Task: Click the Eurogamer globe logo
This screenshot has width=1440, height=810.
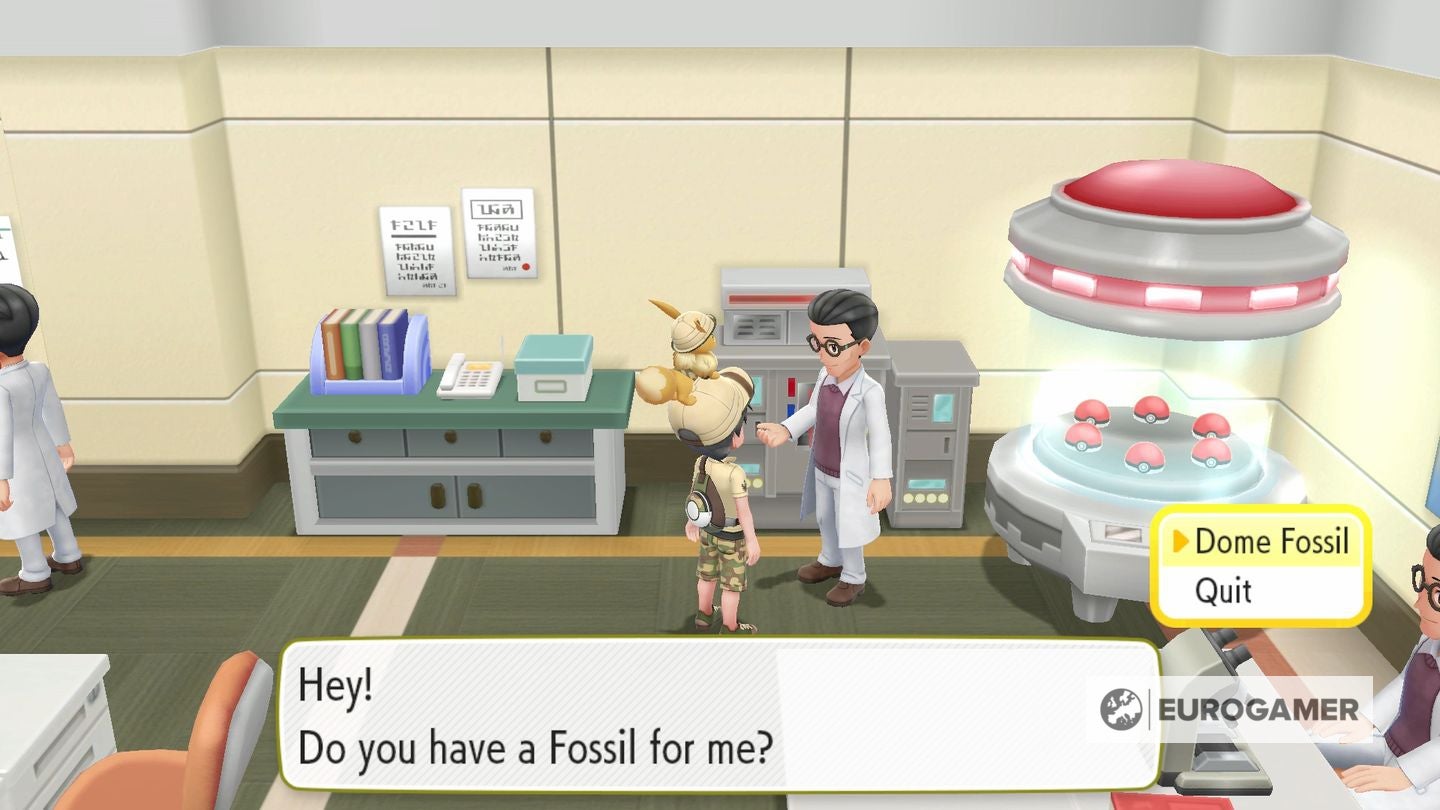Action: (1124, 710)
